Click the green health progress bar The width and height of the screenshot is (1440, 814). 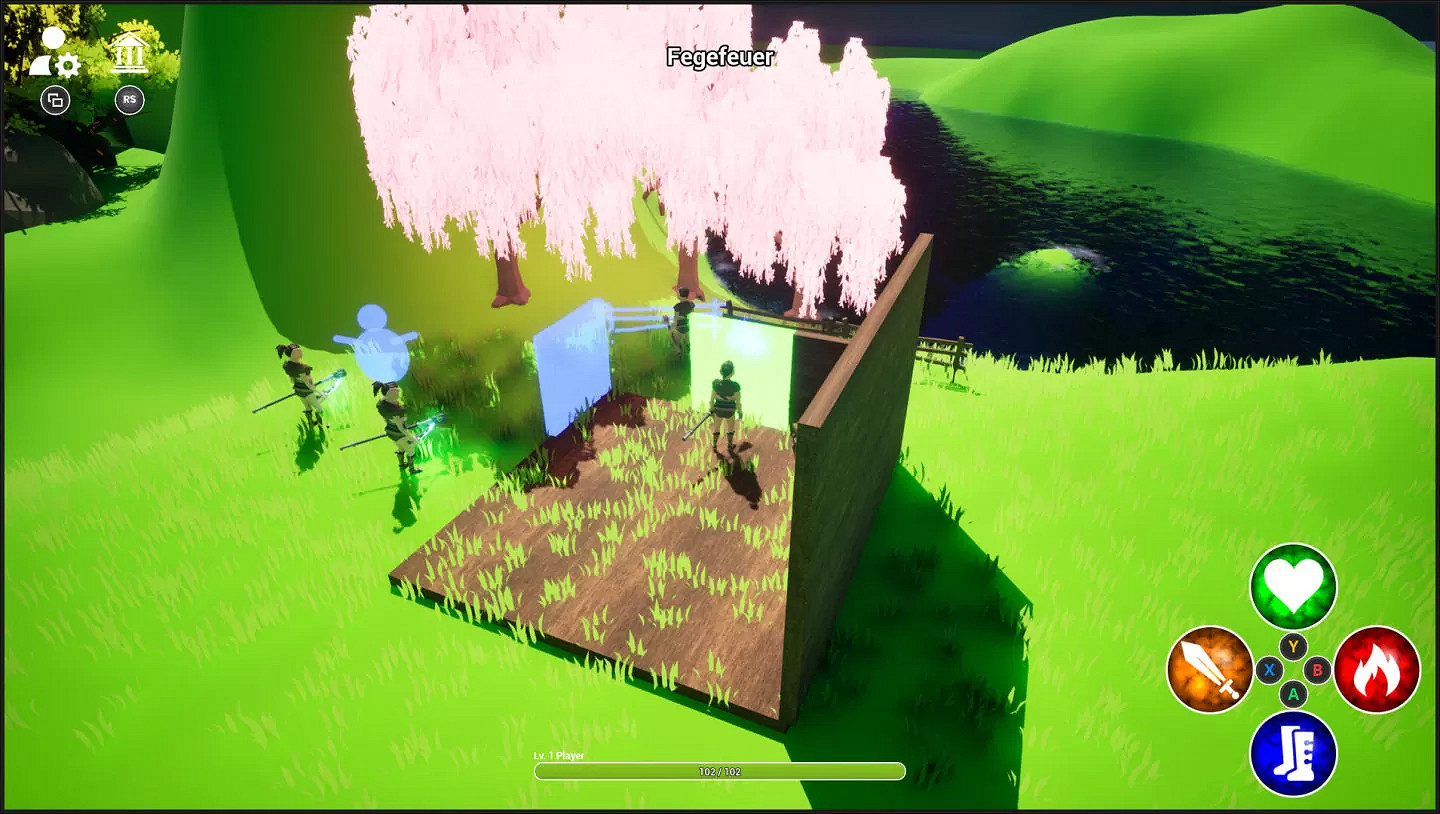[x=719, y=771]
